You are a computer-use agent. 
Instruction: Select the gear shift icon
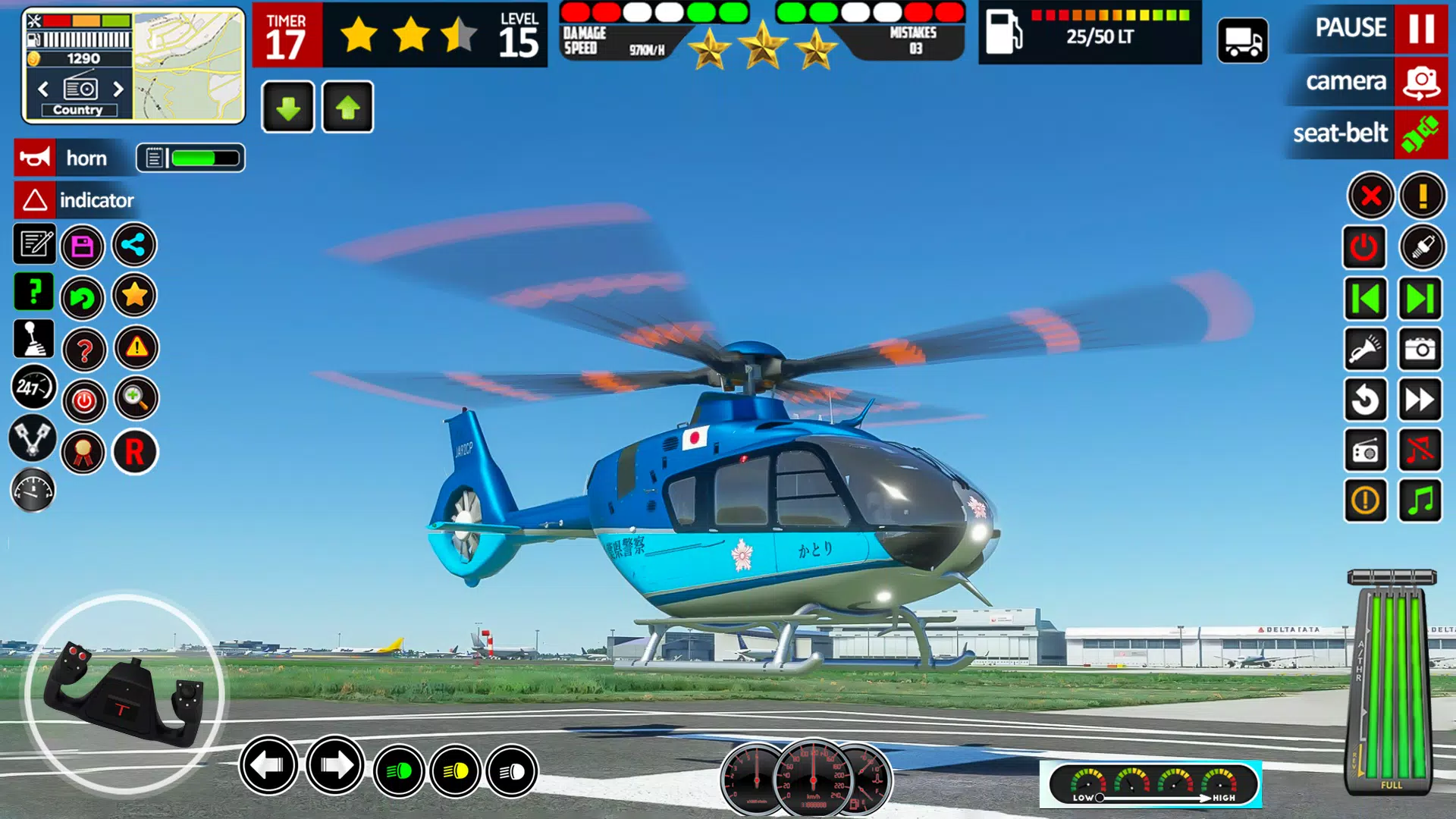pos(33,340)
